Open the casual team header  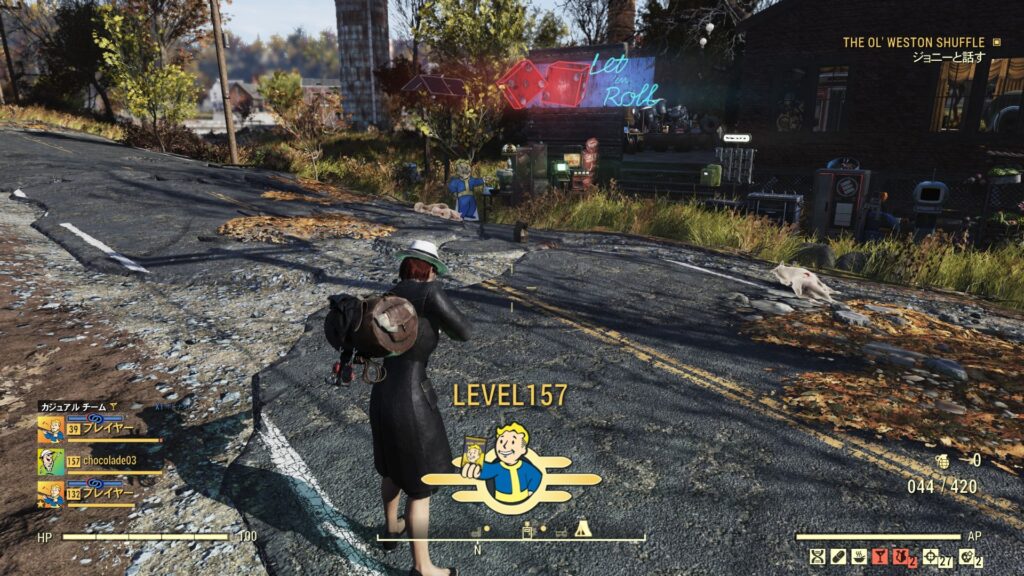pyautogui.click(x=78, y=406)
